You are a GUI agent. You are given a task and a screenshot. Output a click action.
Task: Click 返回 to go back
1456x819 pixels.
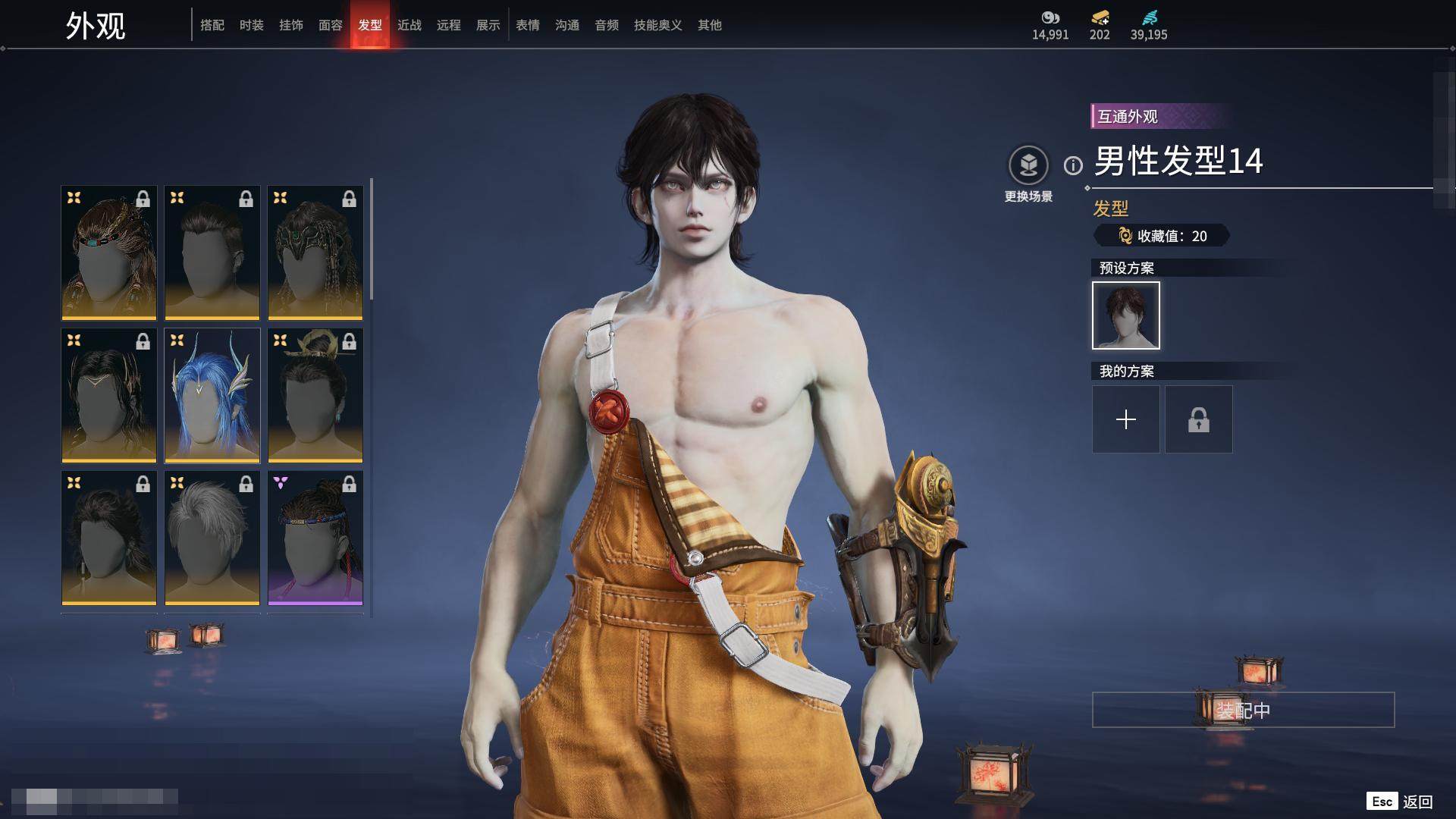[x=1417, y=802]
